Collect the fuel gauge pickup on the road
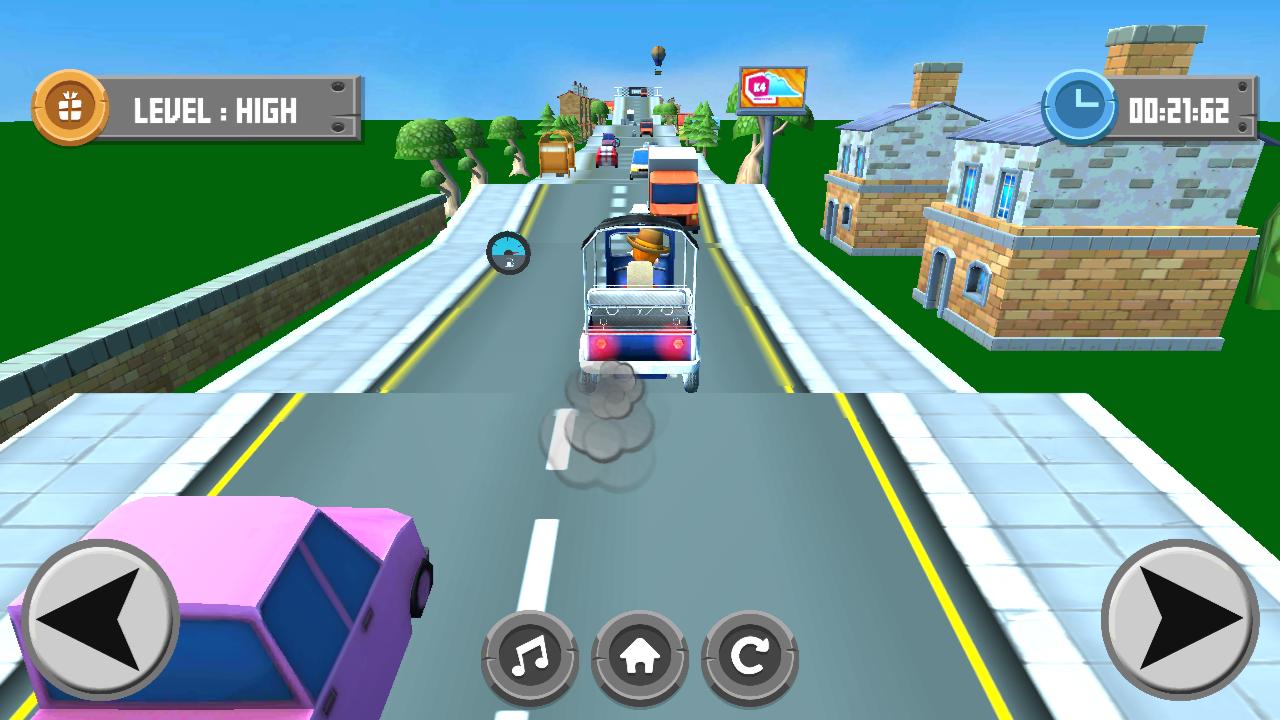The height and width of the screenshot is (720, 1280). [x=510, y=250]
